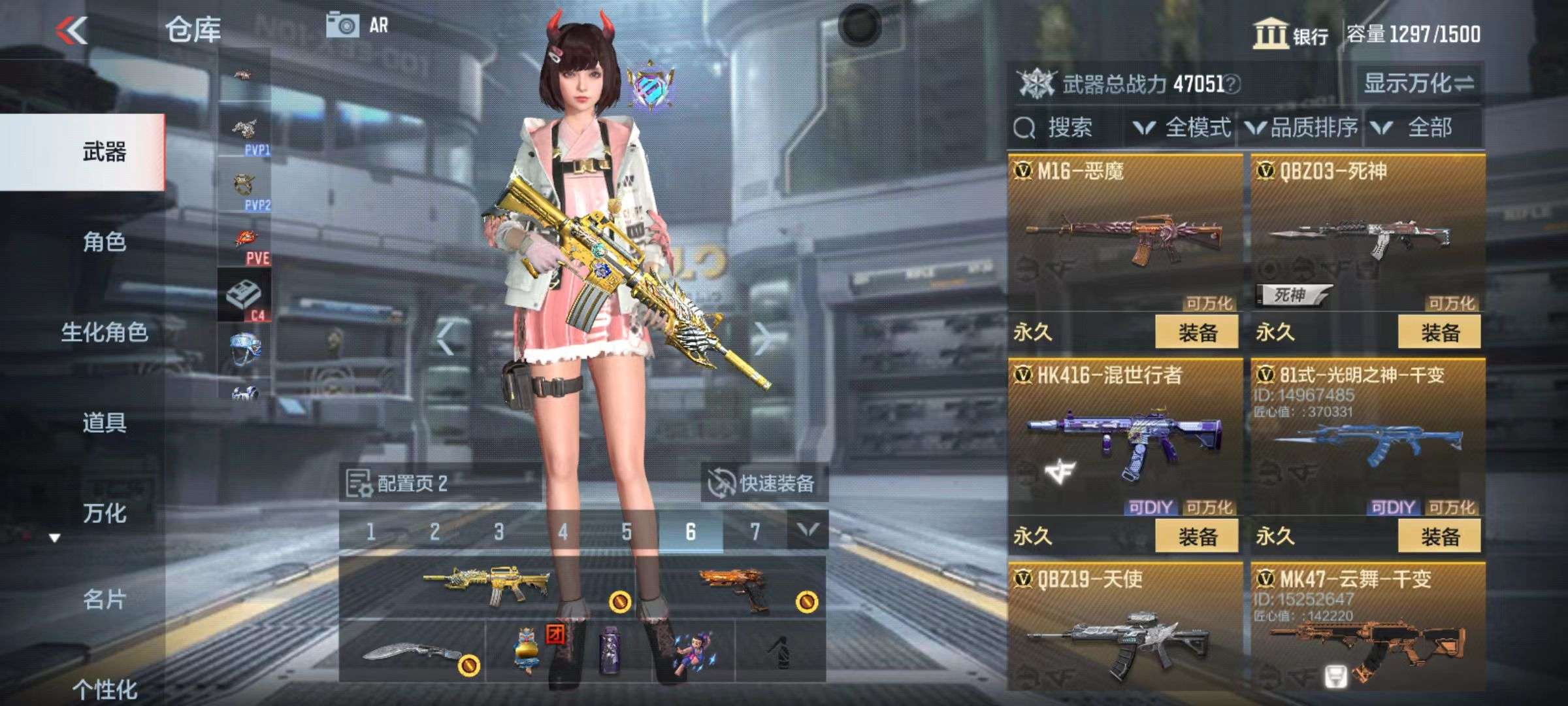Screen dimensions: 1568x706
Task: Equip the HK416-混世行者 rifle
Action: tap(1196, 537)
